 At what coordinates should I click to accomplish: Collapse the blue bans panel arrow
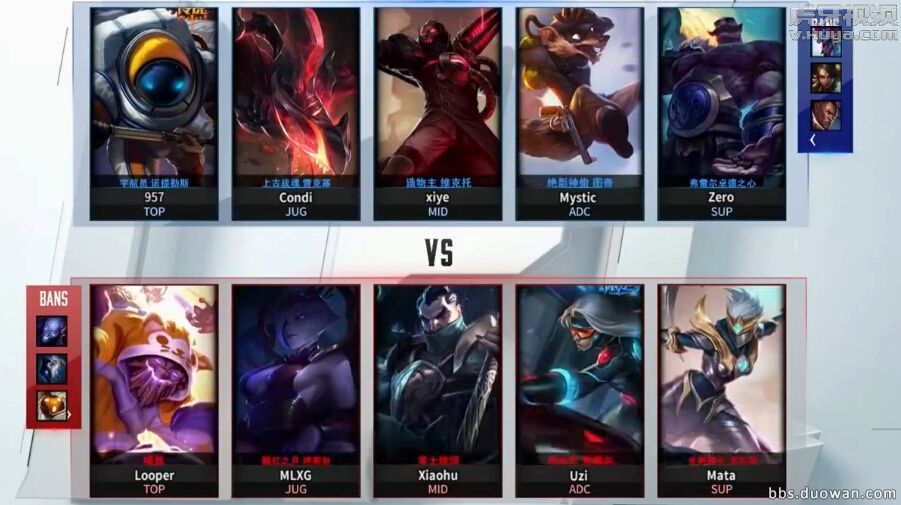click(x=811, y=141)
